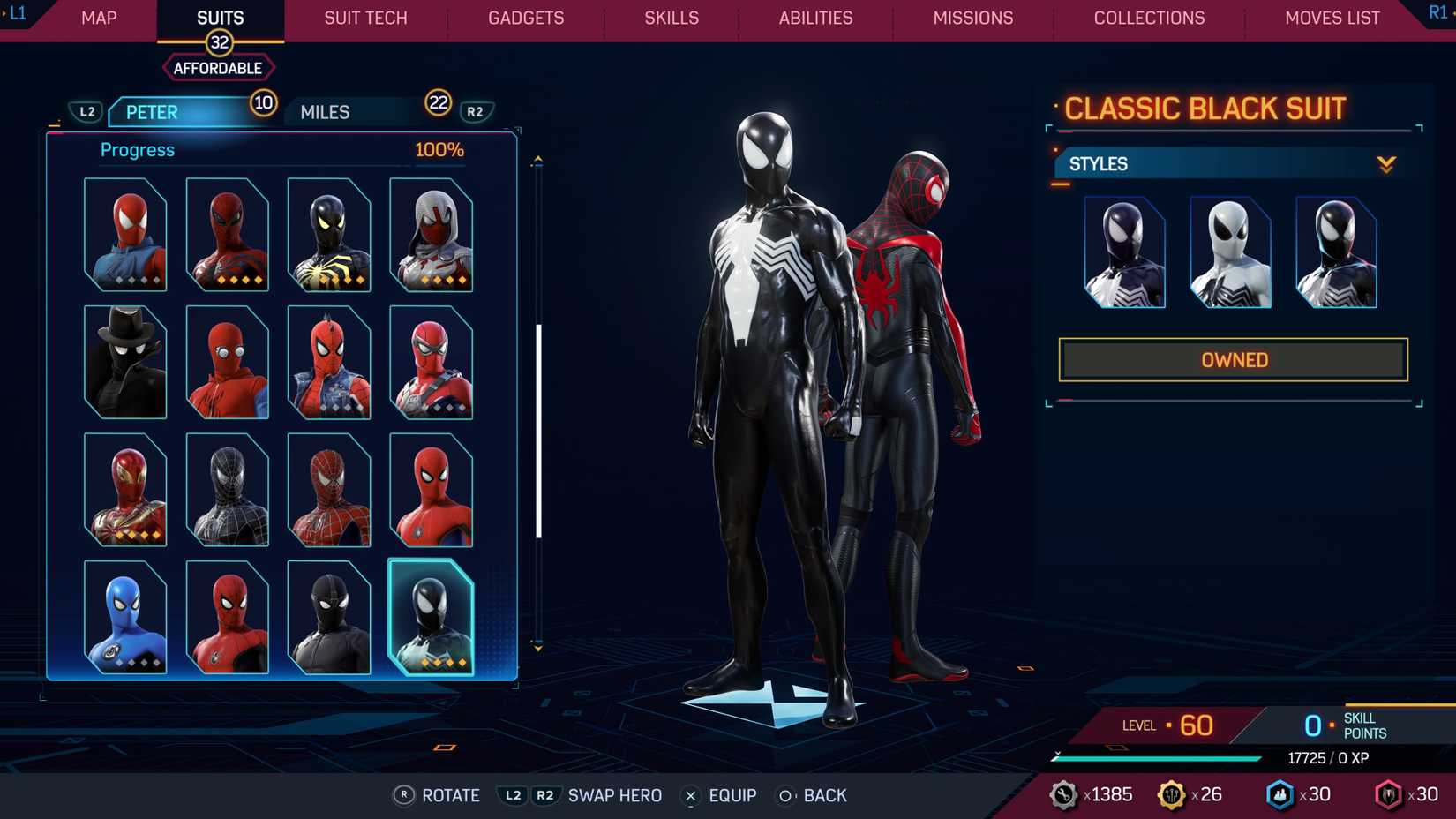
Task: Select the Homemade Suit with goggles
Action: coord(227,361)
